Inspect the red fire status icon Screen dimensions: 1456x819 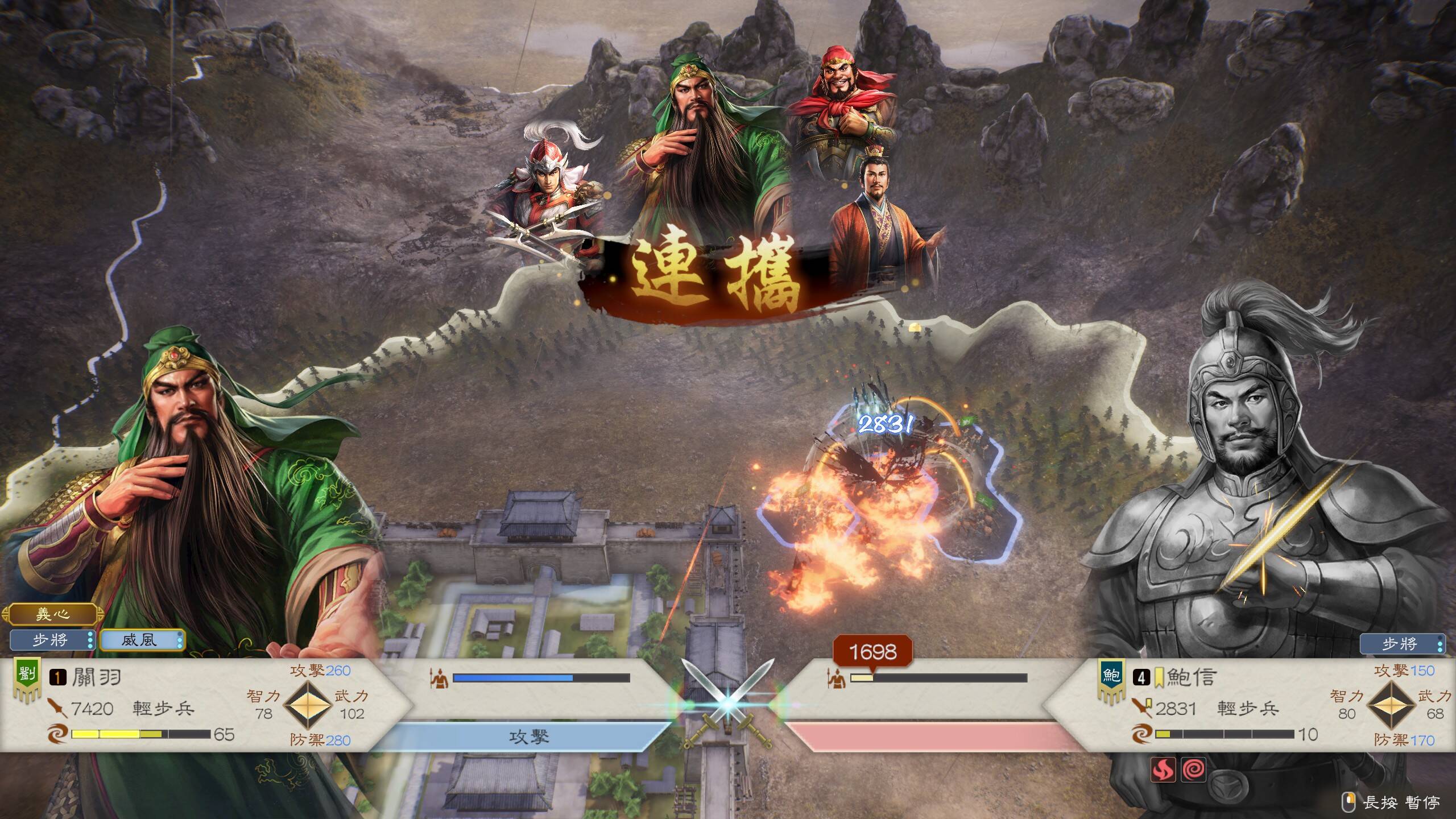(1163, 770)
